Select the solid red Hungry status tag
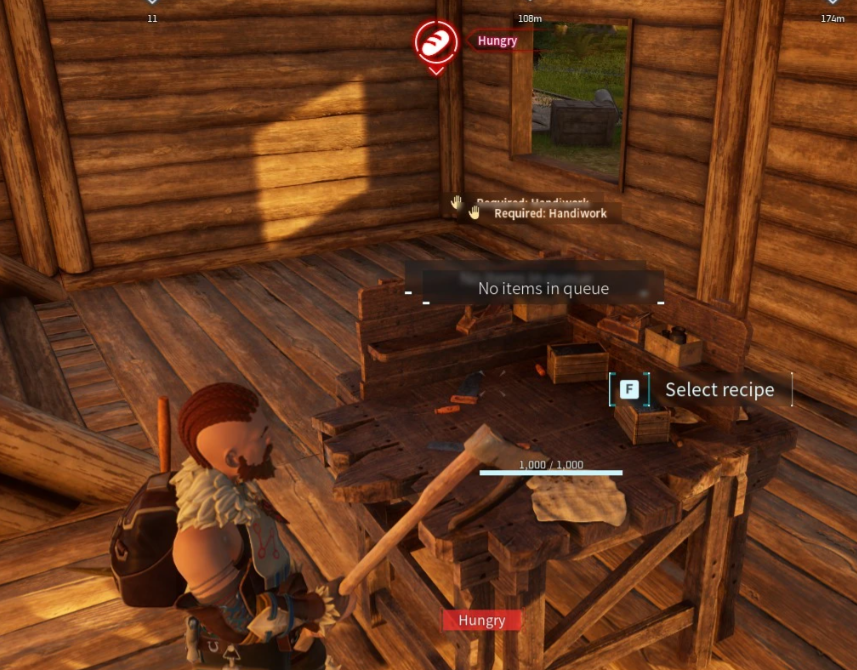 point(482,620)
